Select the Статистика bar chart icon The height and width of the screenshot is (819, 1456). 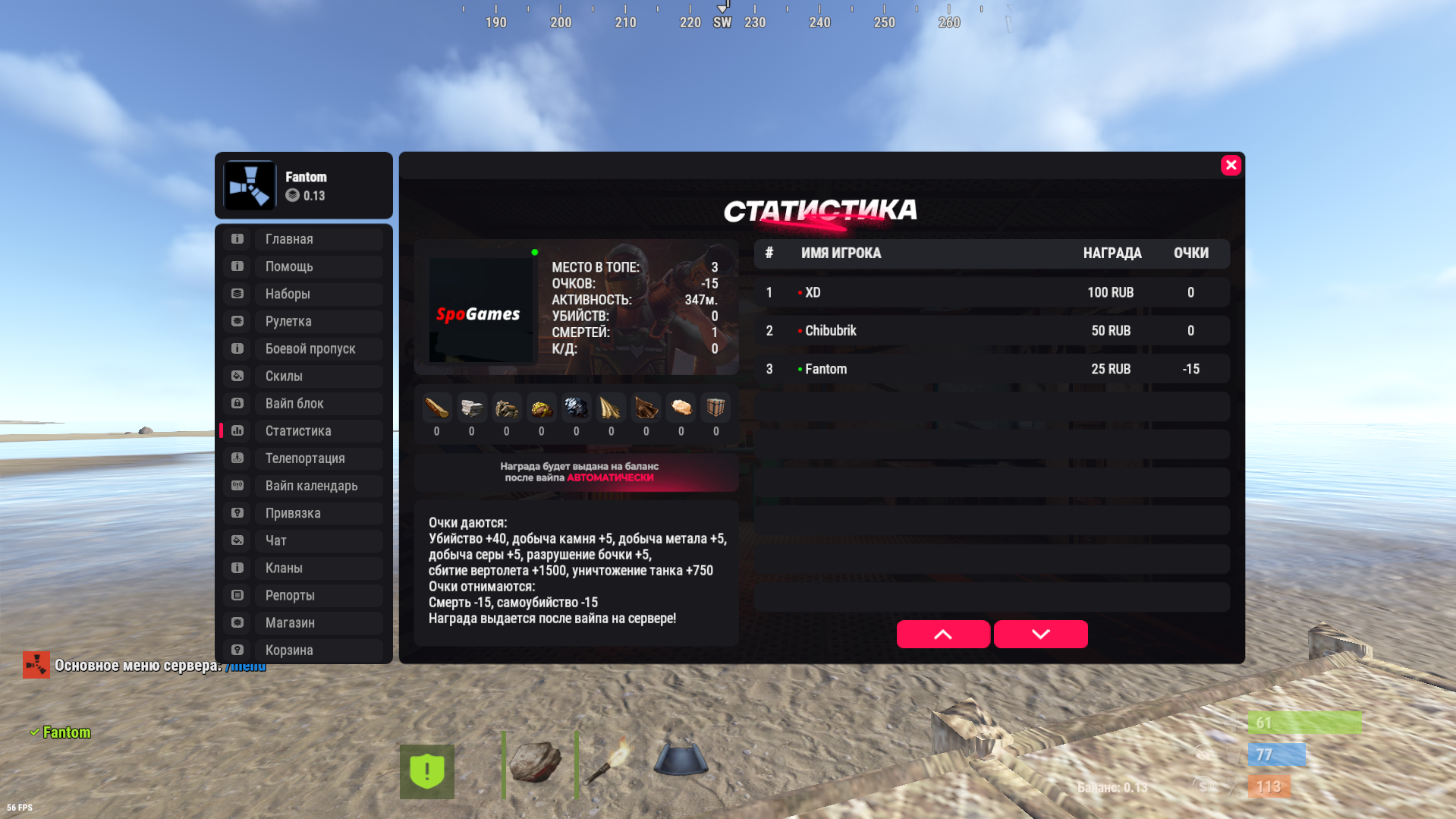(x=236, y=430)
